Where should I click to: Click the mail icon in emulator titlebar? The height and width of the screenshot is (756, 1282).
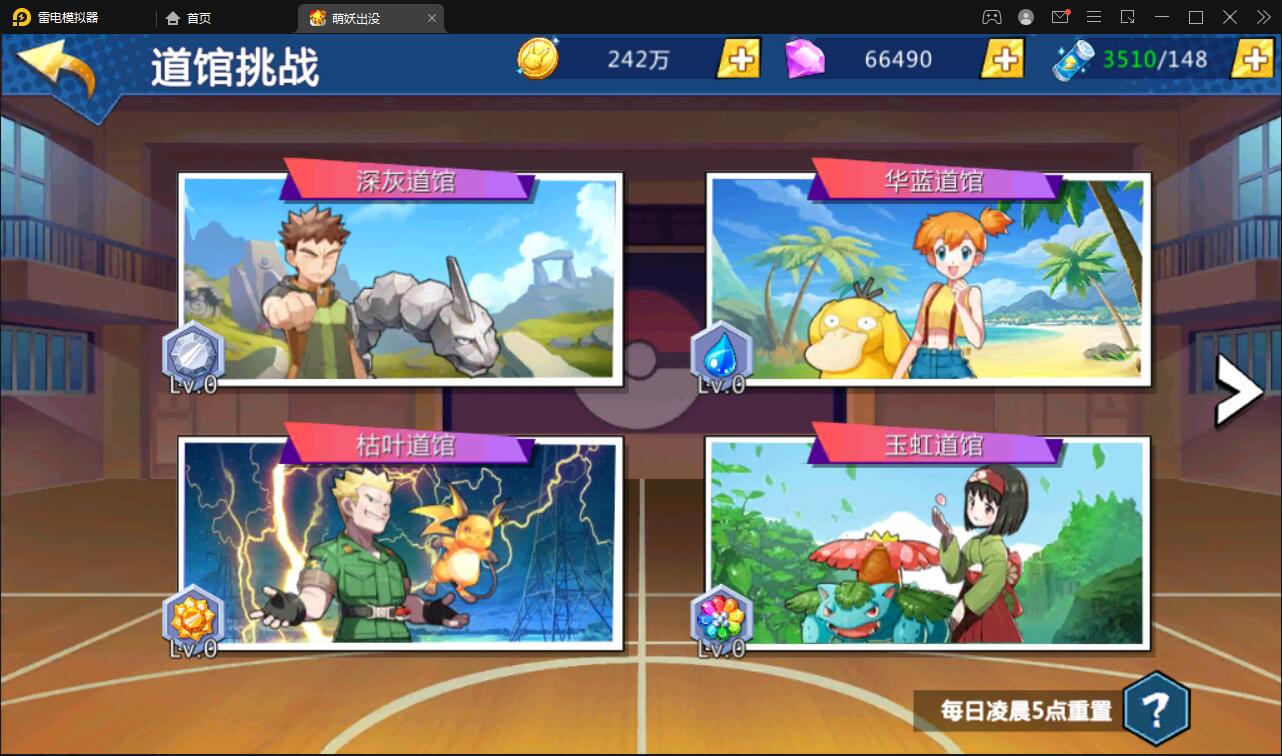click(1060, 17)
